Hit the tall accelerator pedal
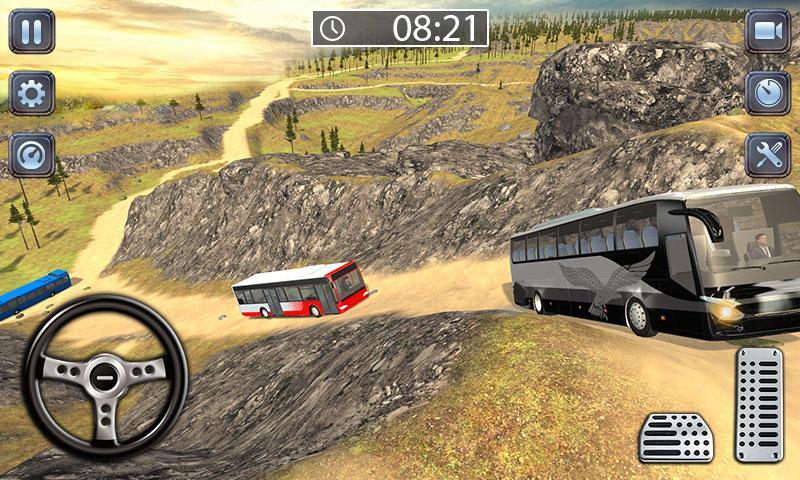Screen dimensions: 800x480 coord(759,404)
